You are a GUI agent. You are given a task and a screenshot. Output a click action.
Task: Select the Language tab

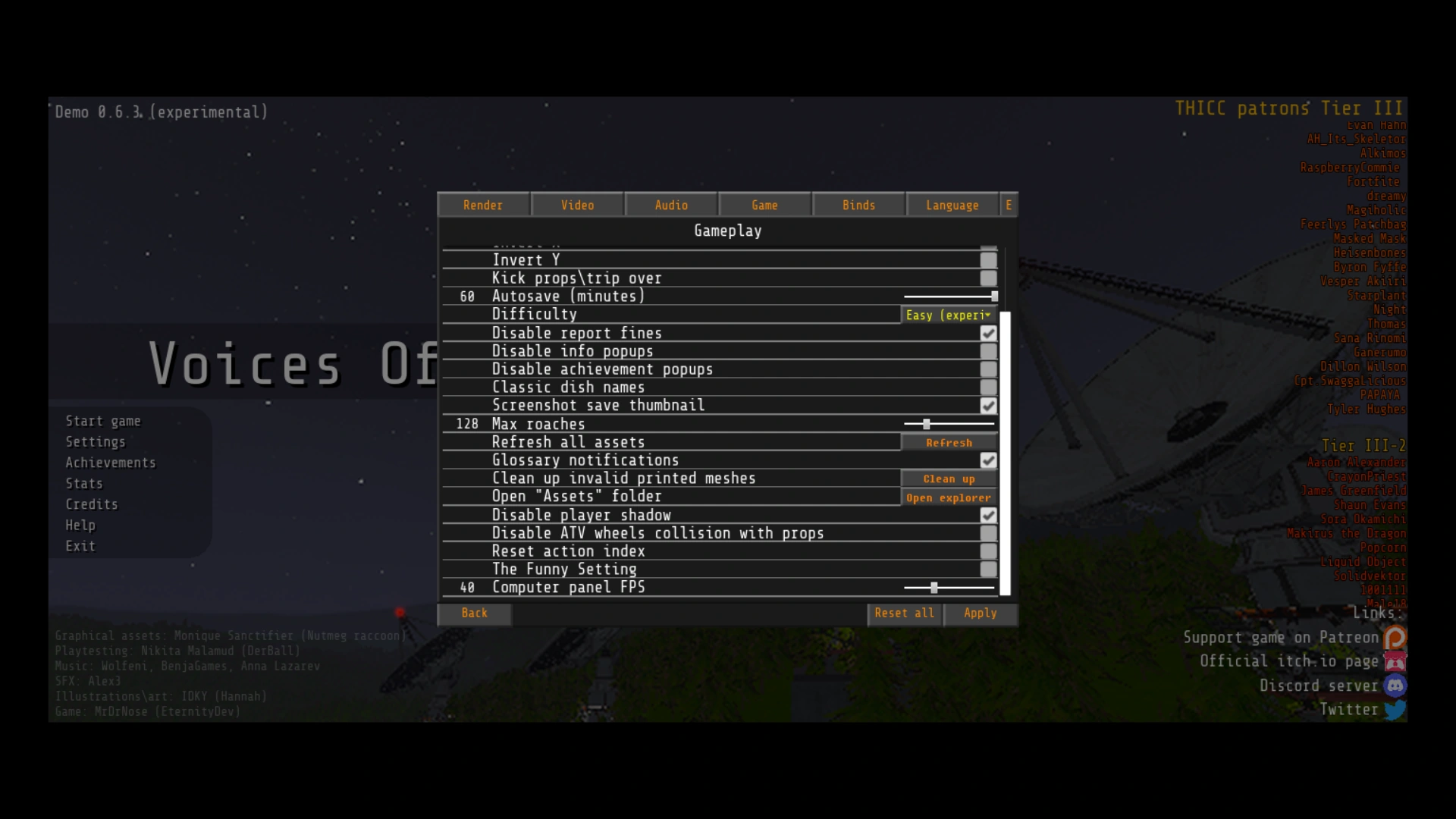click(952, 205)
